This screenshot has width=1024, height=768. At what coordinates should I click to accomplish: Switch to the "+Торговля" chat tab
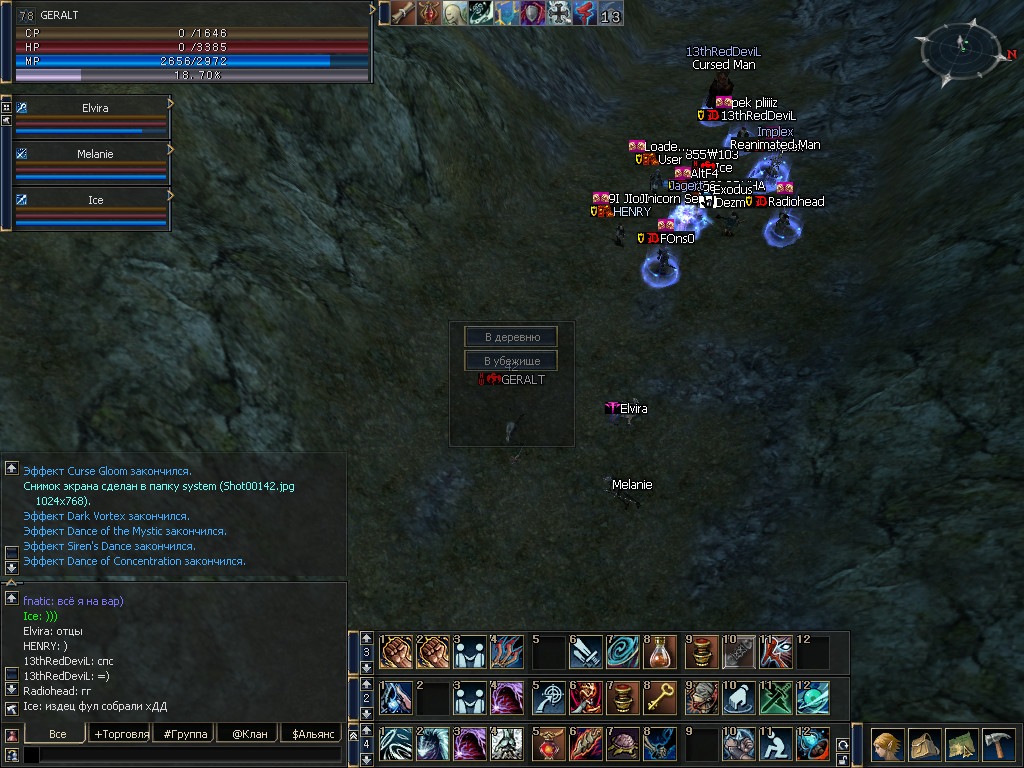(x=120, y=734)
